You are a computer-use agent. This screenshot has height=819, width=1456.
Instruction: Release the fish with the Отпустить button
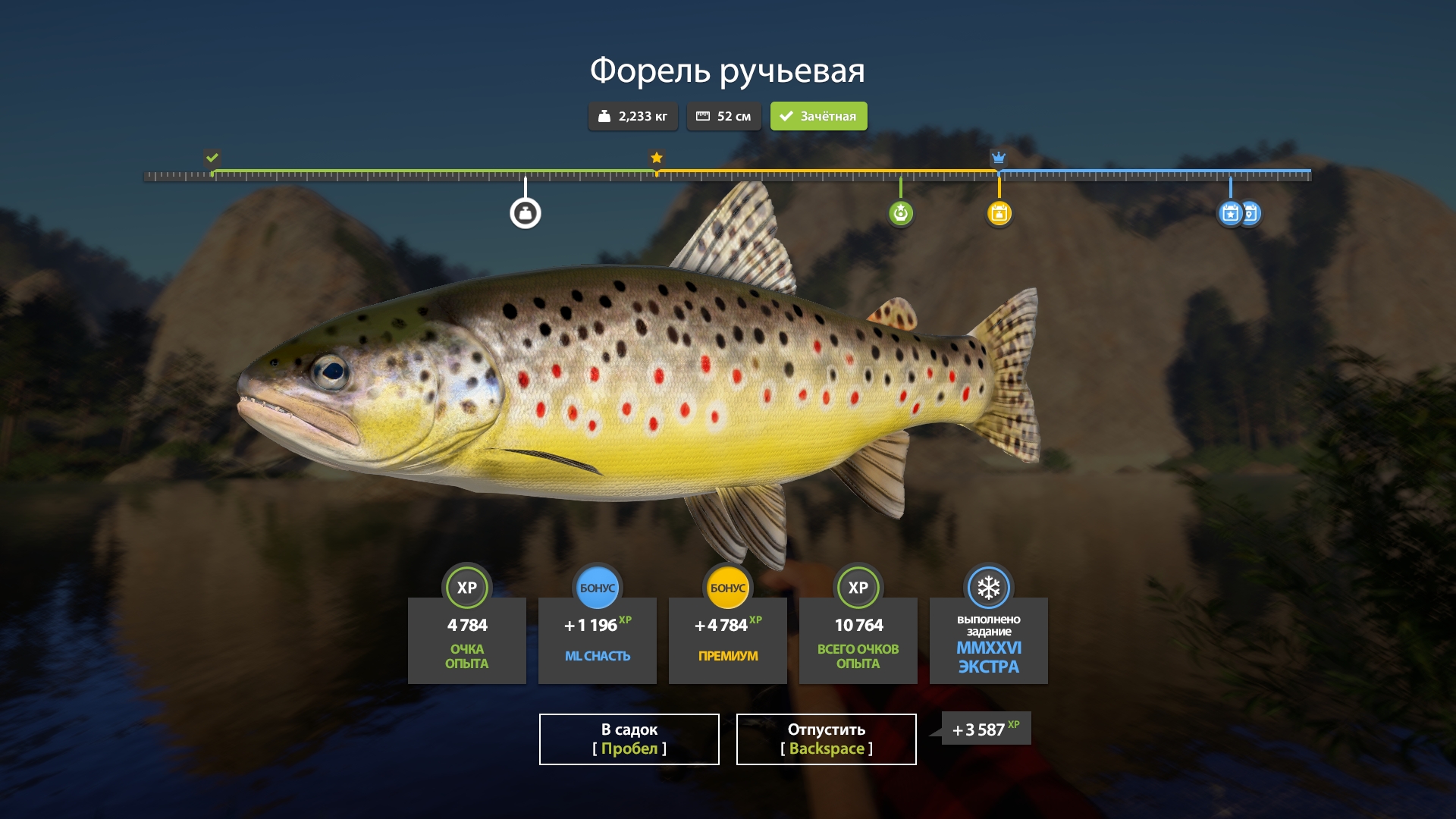(x=826, y=739)
